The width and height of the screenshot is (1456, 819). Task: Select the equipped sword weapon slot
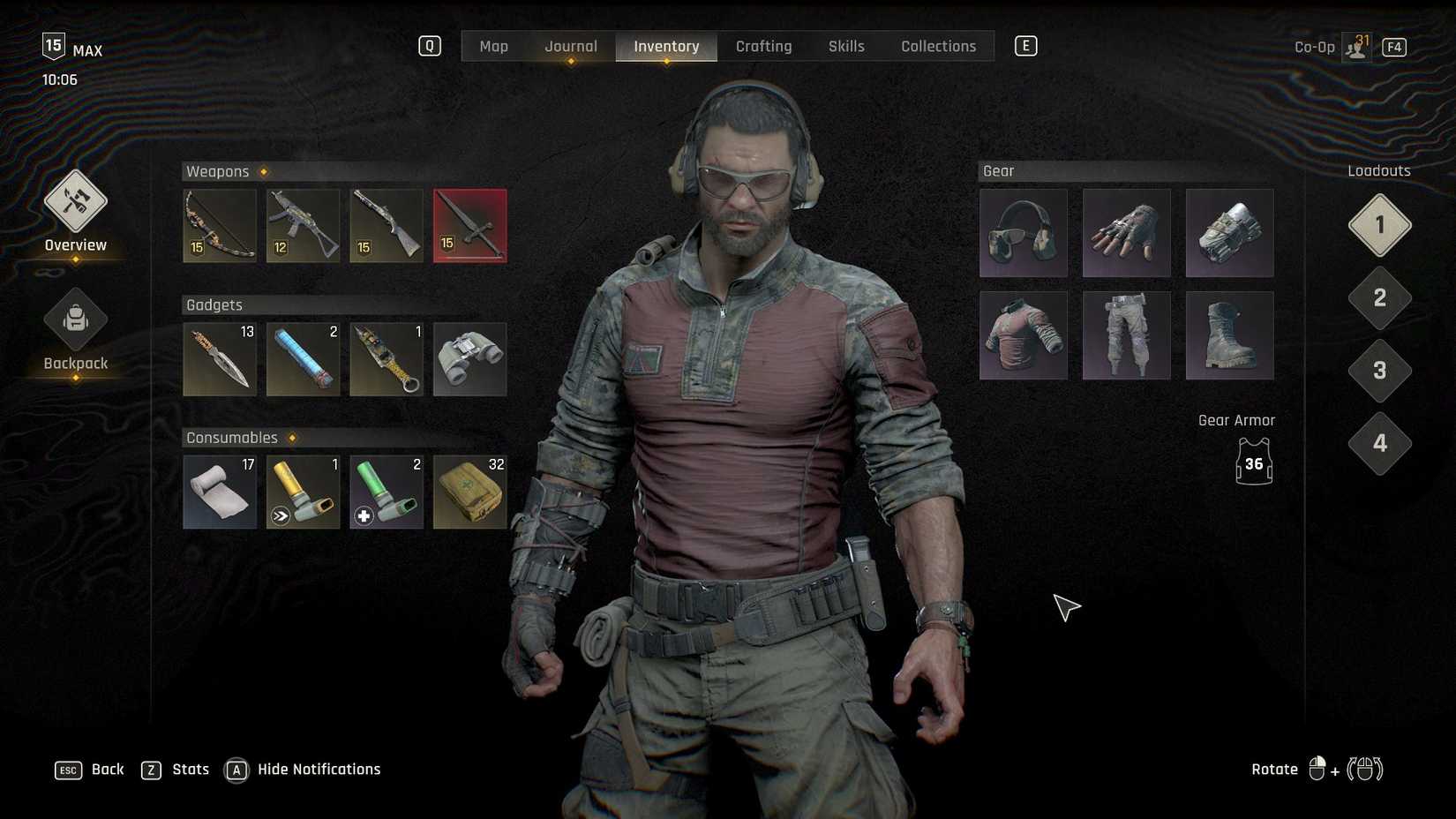469,226
